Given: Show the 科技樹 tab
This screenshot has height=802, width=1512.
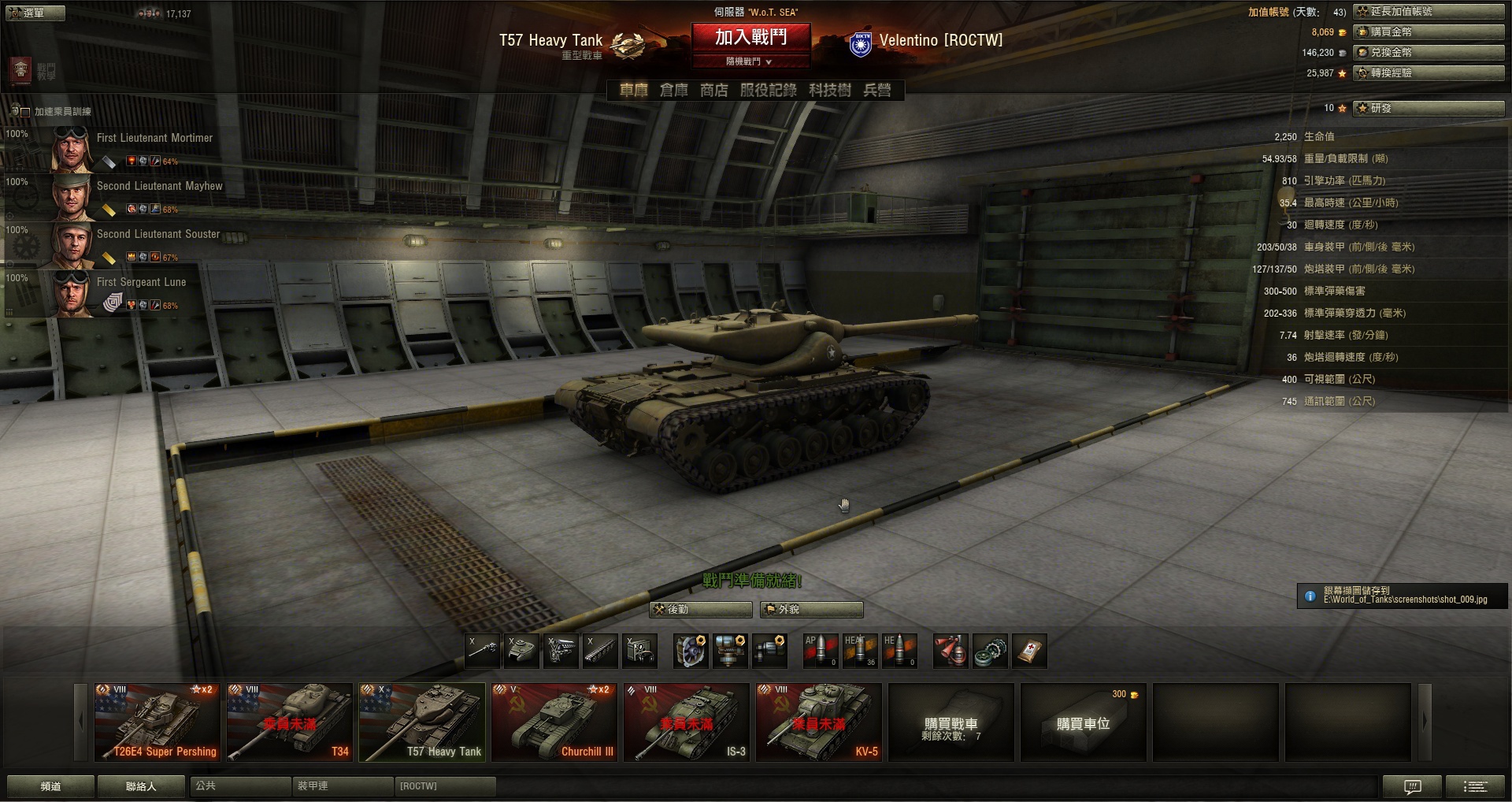Looking at the screenshot, I should coord(829,91).
